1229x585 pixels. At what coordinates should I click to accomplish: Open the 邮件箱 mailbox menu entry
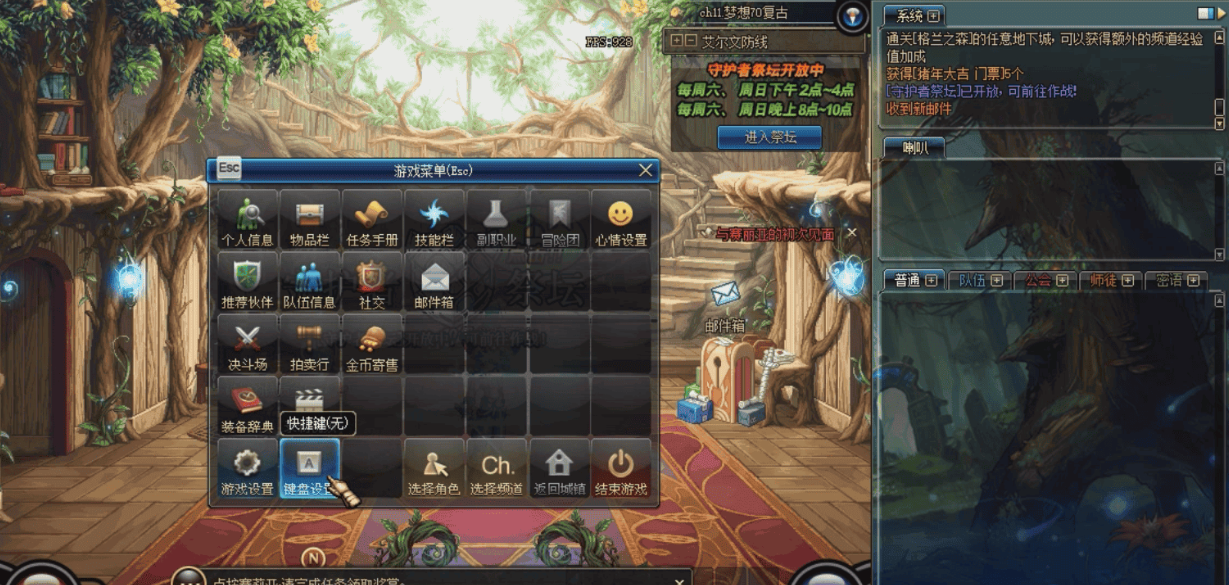coord(434,282)
